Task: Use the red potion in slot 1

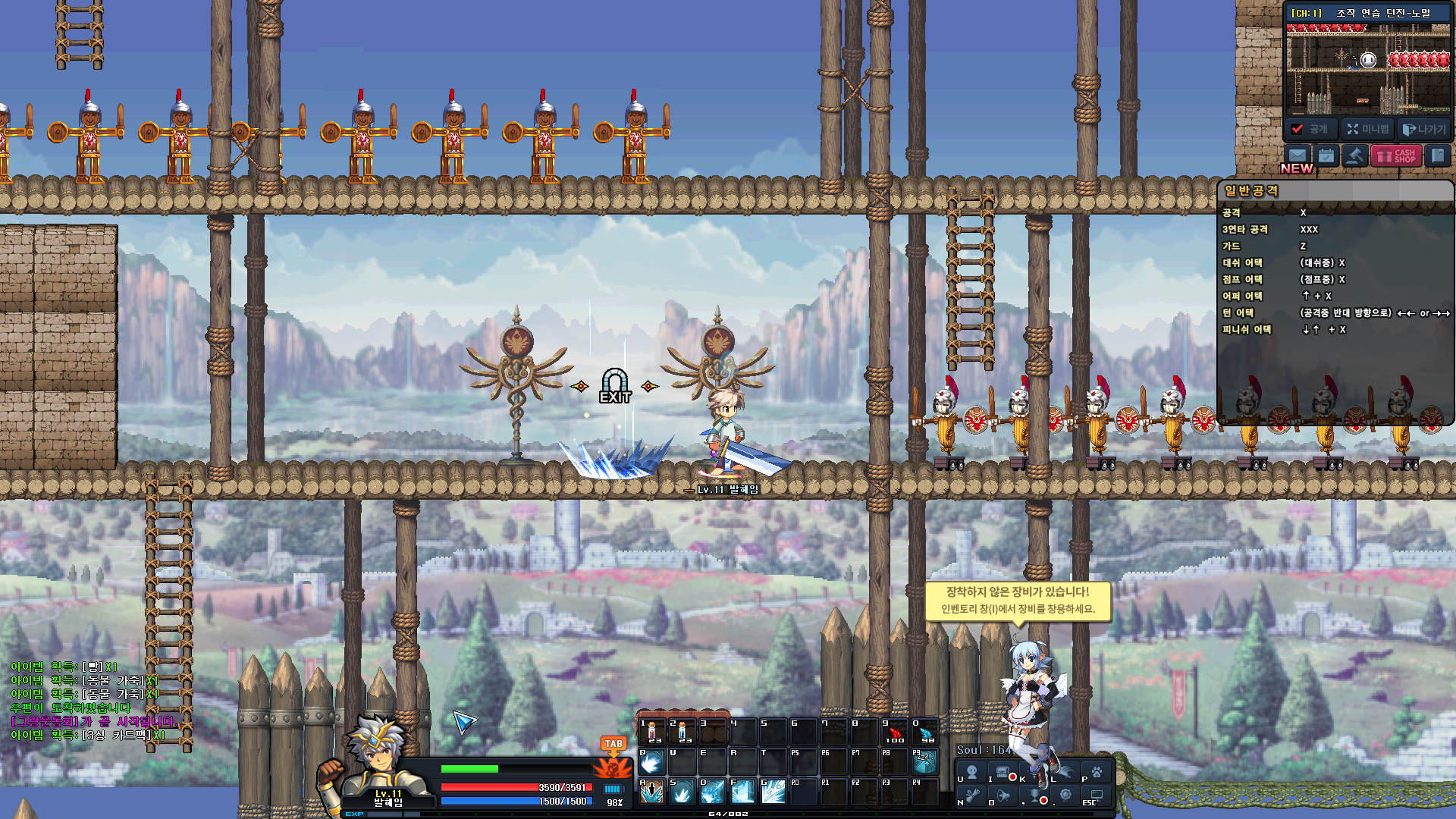Action: pos(651,732)
